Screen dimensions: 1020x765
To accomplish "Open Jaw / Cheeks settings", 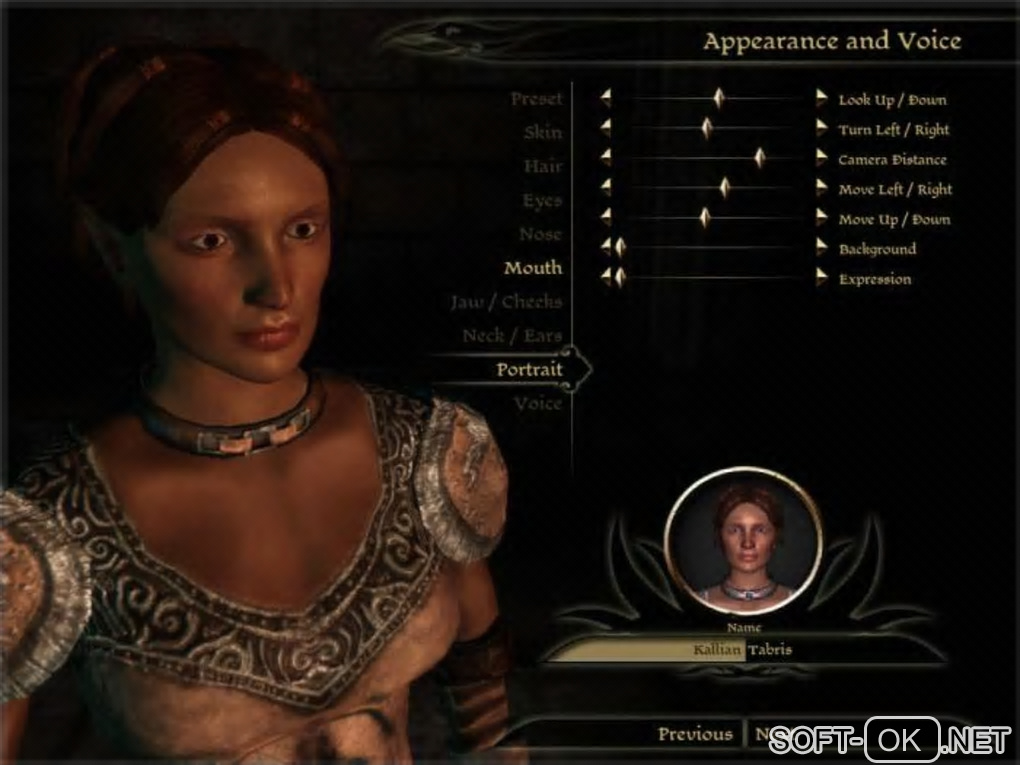I will [x=505, y=302].
